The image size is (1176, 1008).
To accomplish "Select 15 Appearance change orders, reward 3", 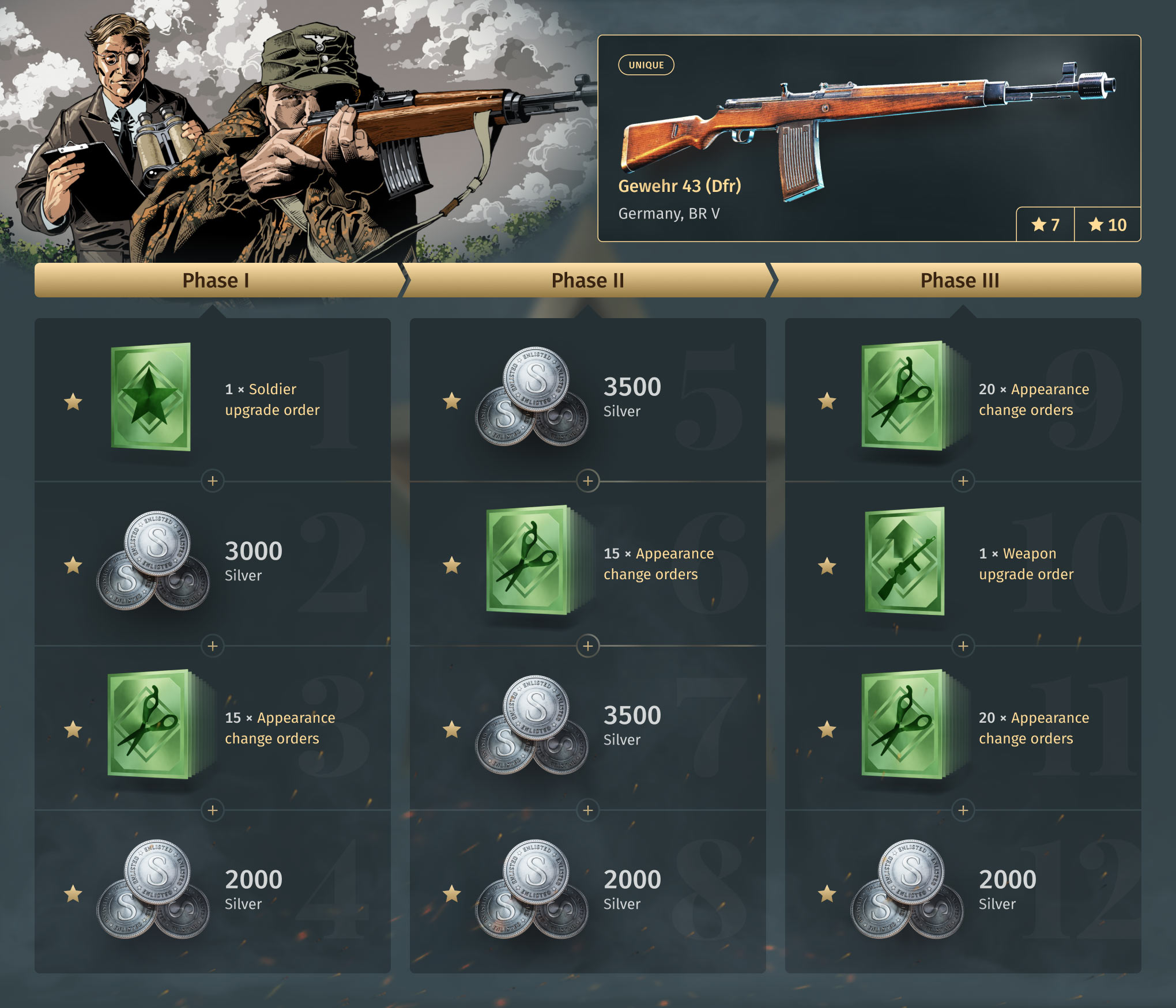I will [x=212, y=727].
